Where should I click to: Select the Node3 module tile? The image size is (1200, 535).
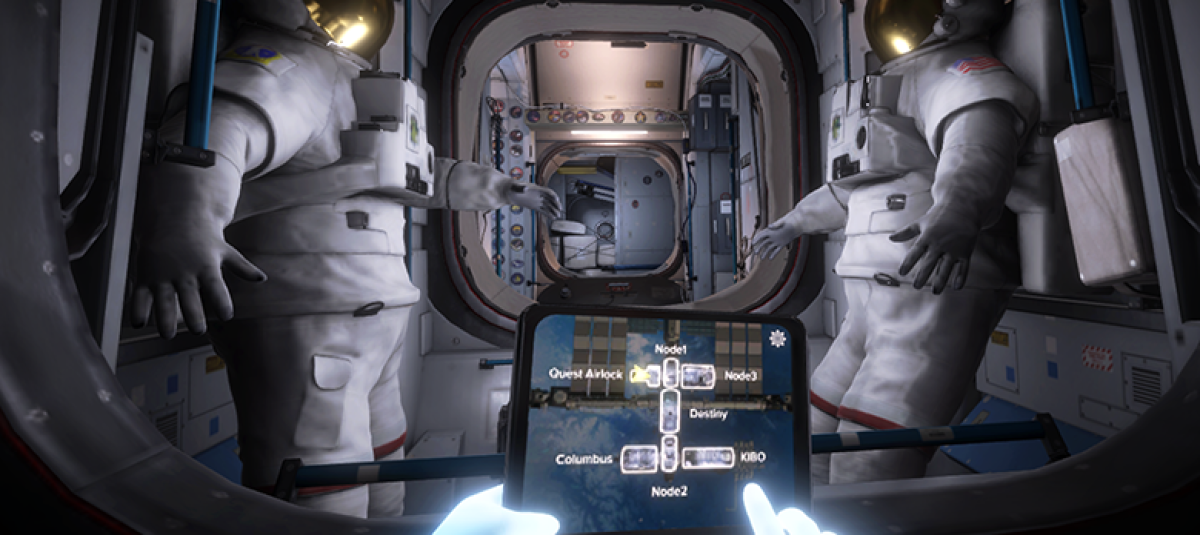coord(698,375)
